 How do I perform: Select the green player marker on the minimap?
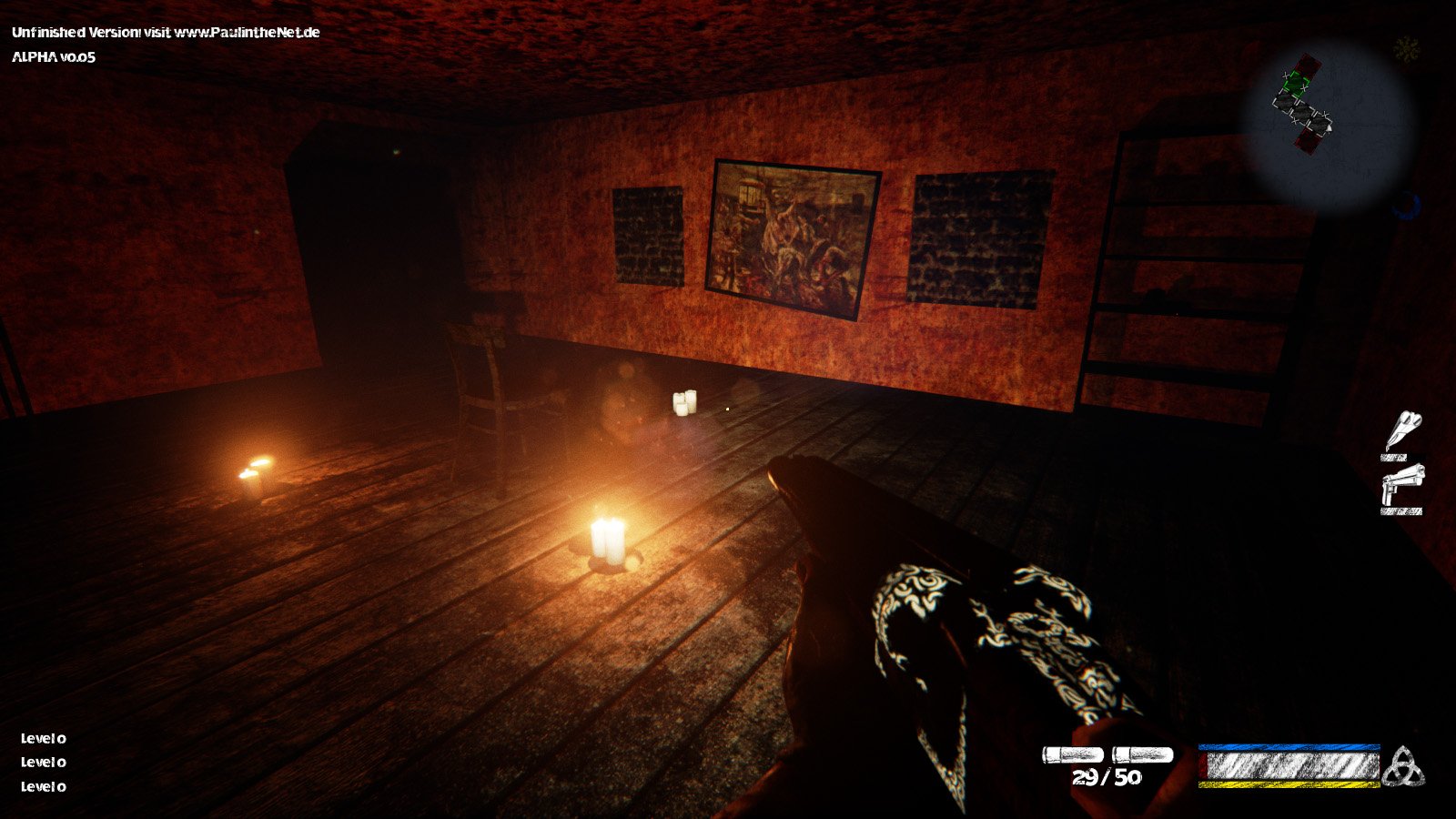coord(1296,82)
